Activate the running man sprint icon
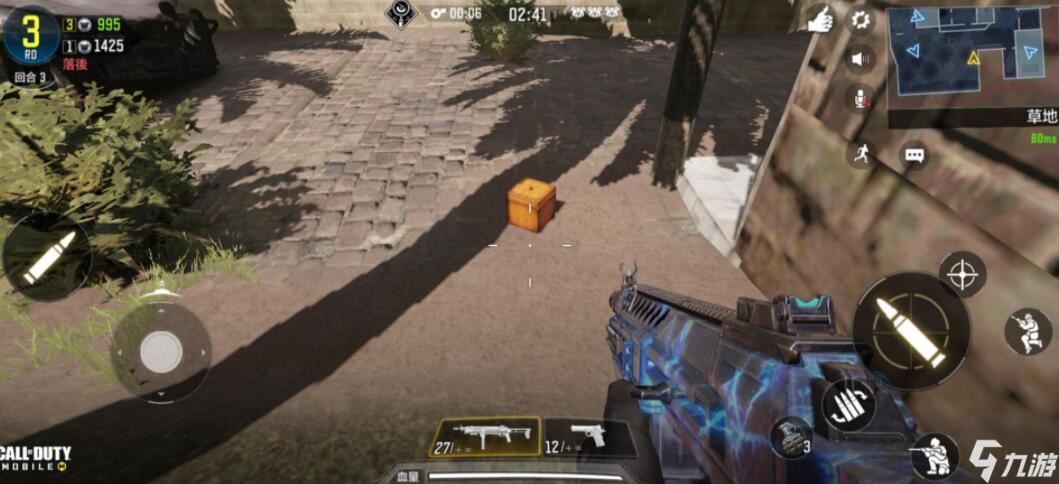Screen dimensions: 1059x484 pyautogui.click(x=860, y=153)
